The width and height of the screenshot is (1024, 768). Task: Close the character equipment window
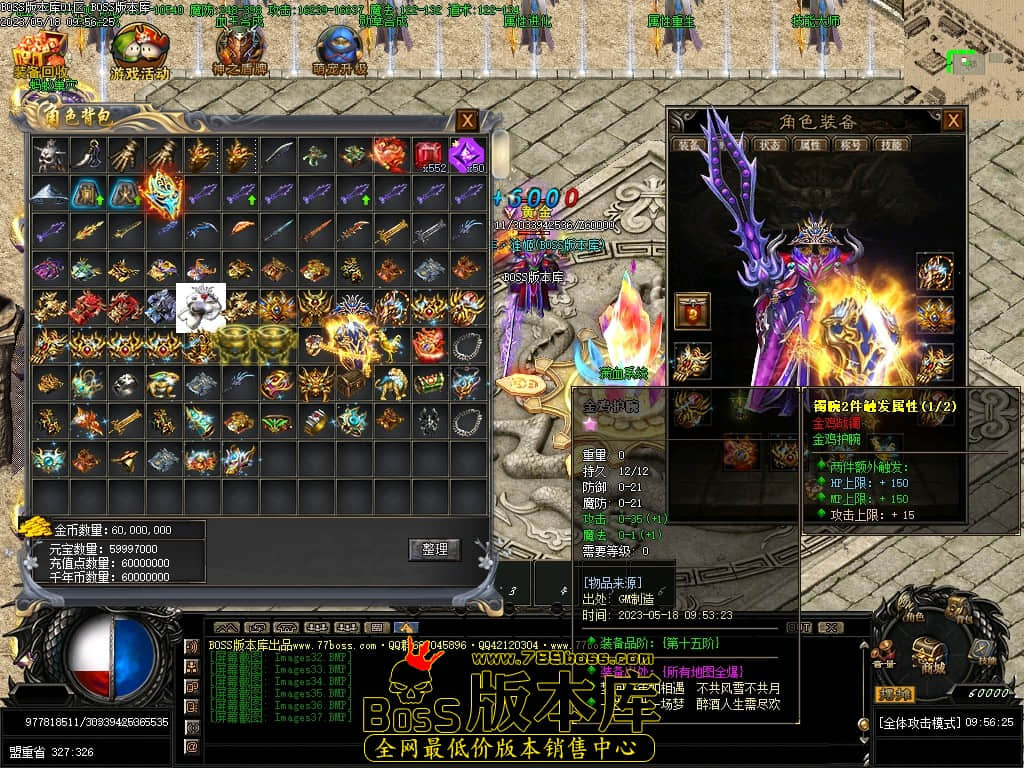click(x=954, y=121)
